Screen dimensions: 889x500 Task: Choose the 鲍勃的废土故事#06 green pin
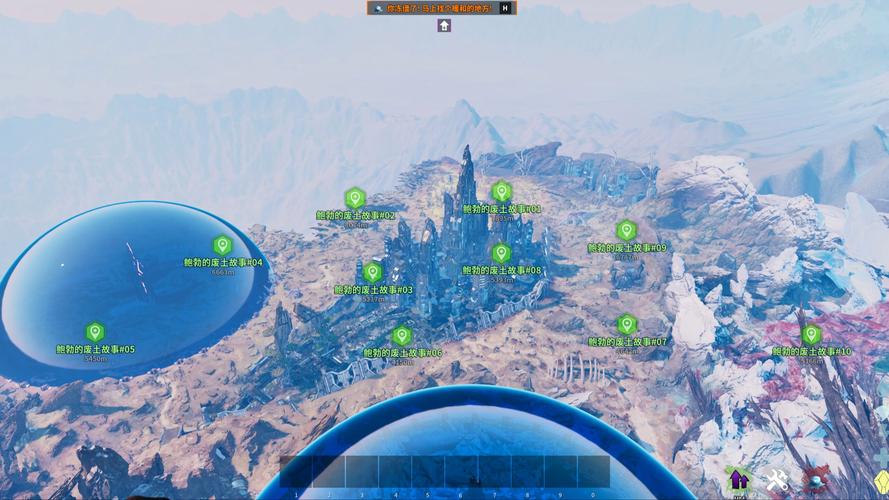coord(402,335)
